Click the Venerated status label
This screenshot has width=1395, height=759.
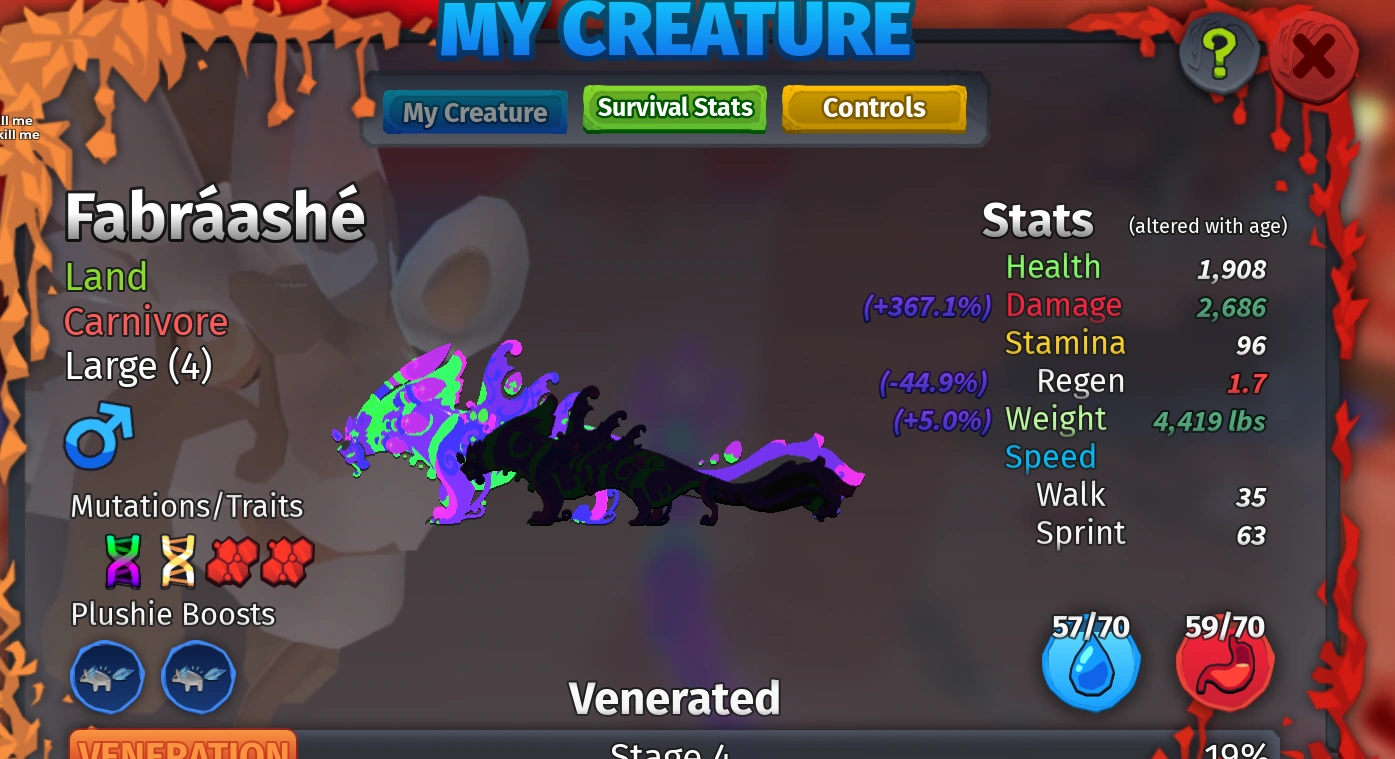[x=674, y=698]
